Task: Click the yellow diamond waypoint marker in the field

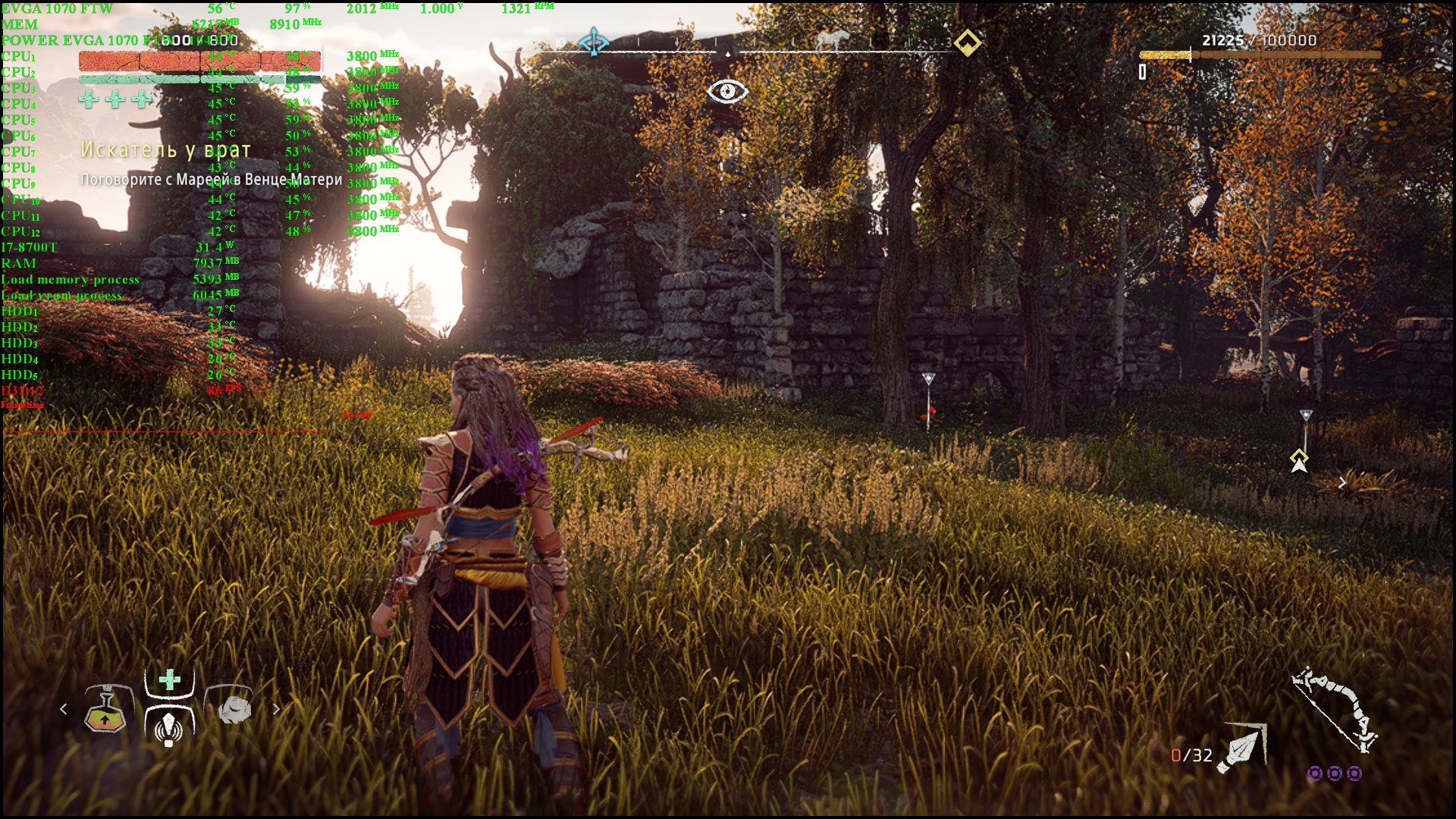Action: click(x=1299, y=457)
